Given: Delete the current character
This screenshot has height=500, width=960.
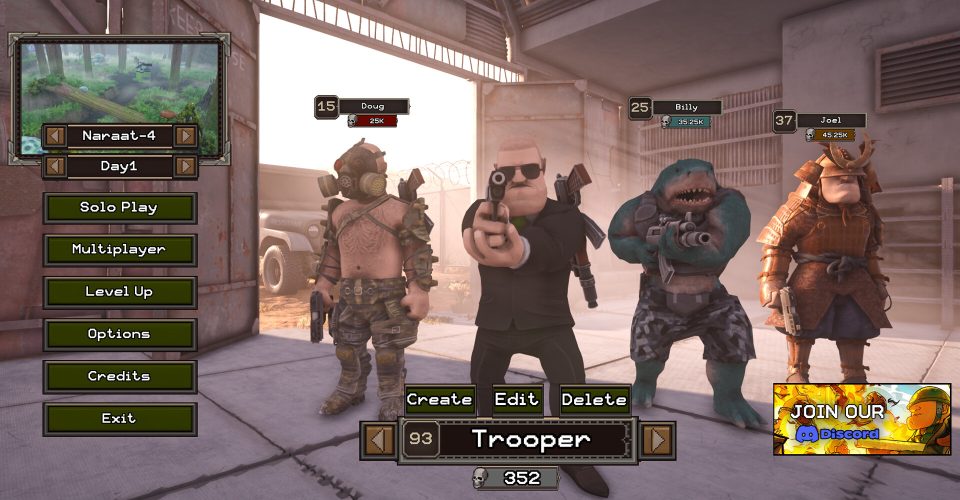Looking at the screenshot, I should (594, 400).
